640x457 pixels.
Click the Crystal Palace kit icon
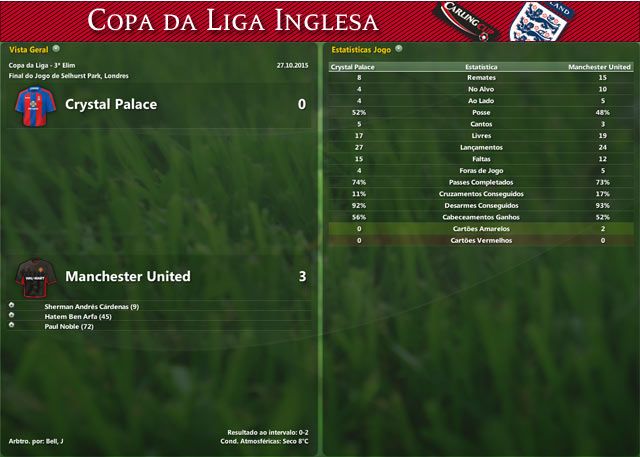click(x=33, y=106)
